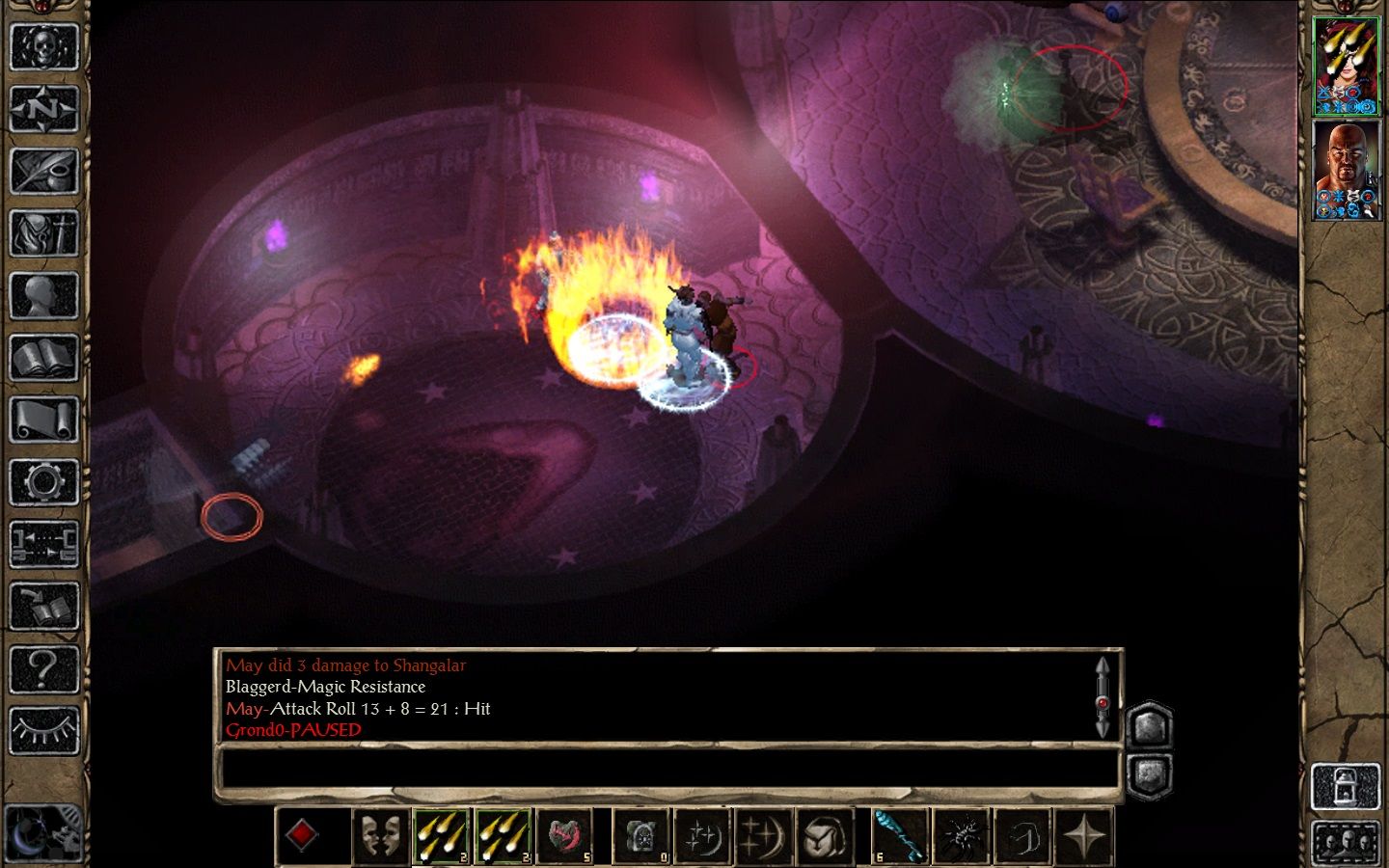Toggle party AI with the lantern button
The height and width of the screenshot is (868, 1389).
1347,786
